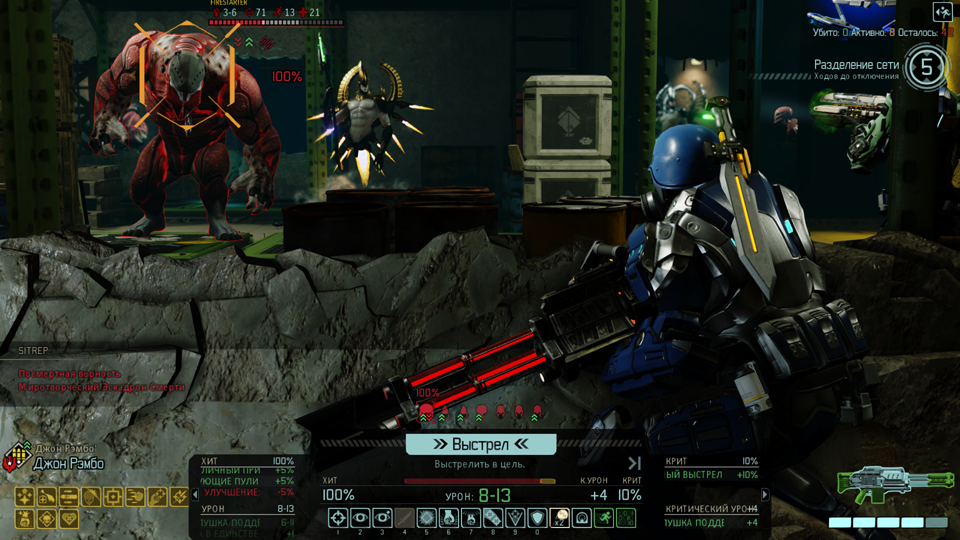The height and width of the screenshot is (540, 960).
Task: Click the top-right corner menu icon
Action: point(941,12)
